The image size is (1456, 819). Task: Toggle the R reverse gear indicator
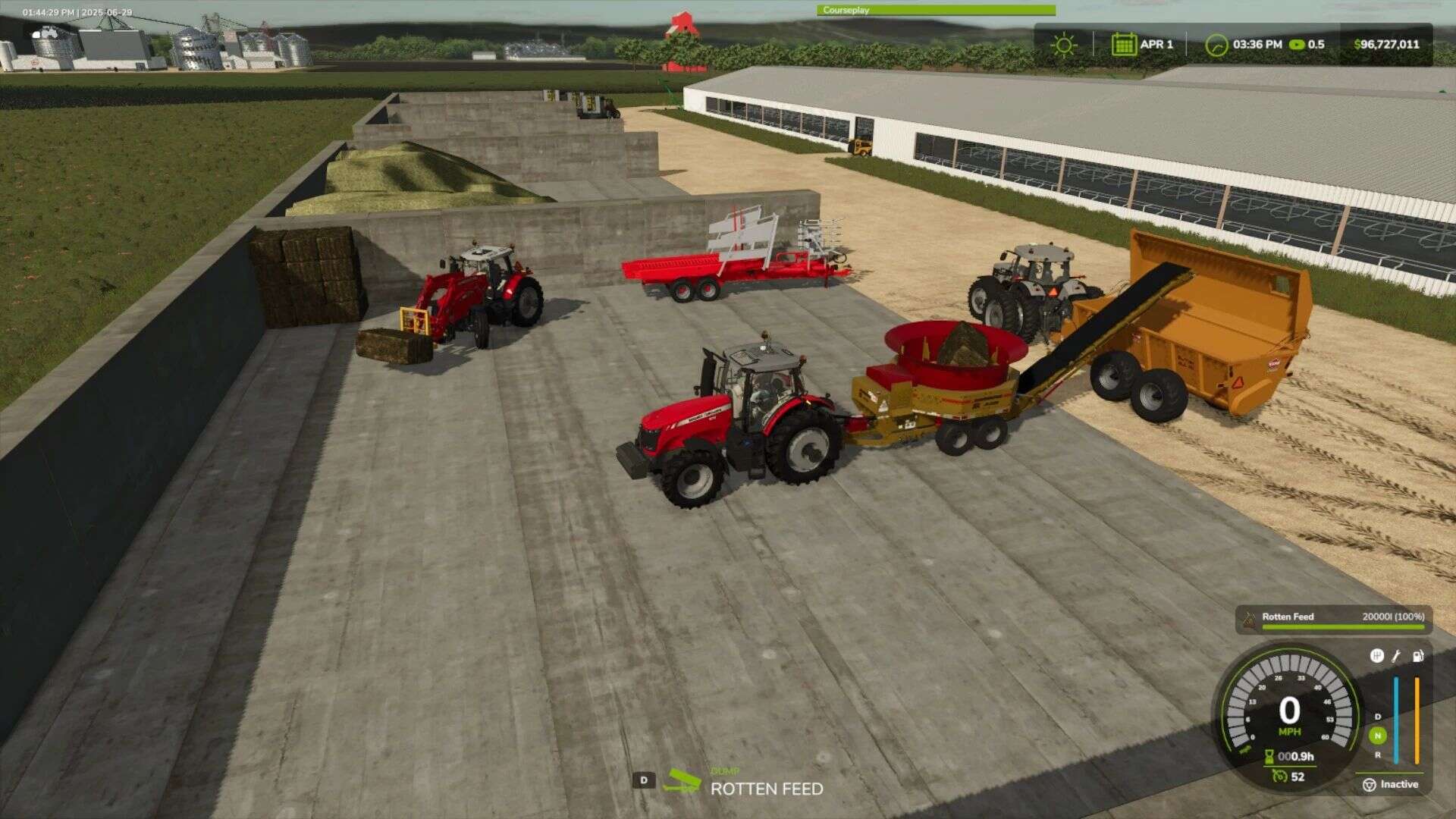[1378, 755]
